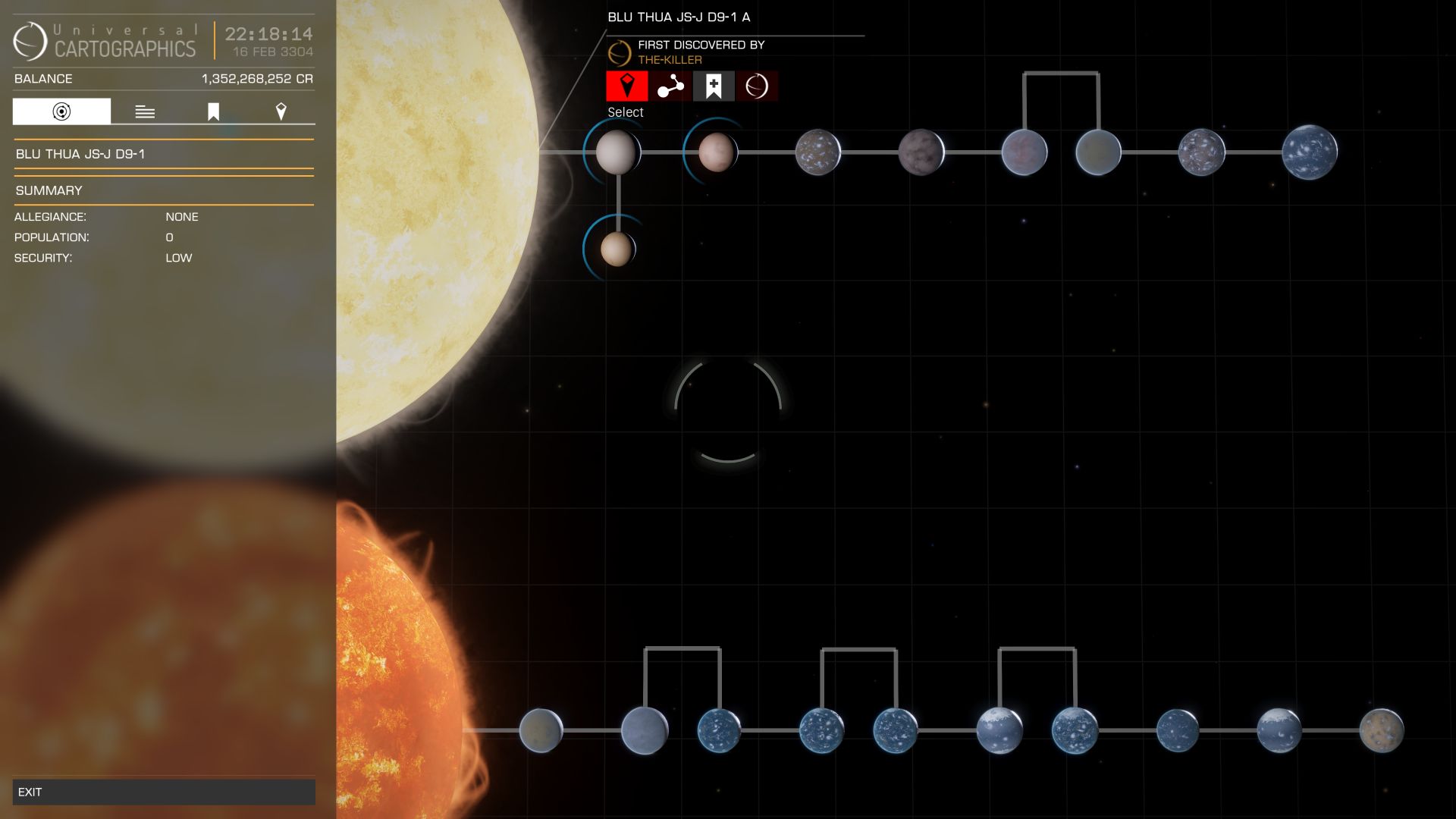The height and width of the screenshot is (819, 1456).
Task: Pick the large blue planet ending the yellow star's row
Action: pyautogui.click(x=1310, y=152)
